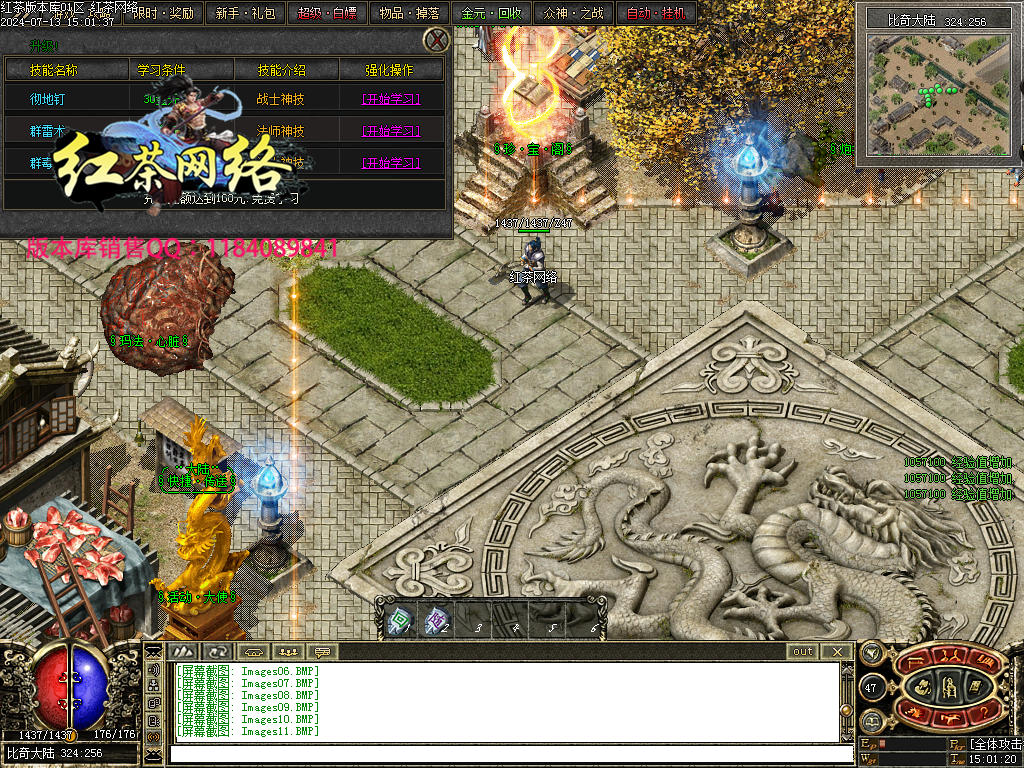Open the 新手·礼包 menu
The width and height of the screenshot is (1024, 768).
pos(246,13)
